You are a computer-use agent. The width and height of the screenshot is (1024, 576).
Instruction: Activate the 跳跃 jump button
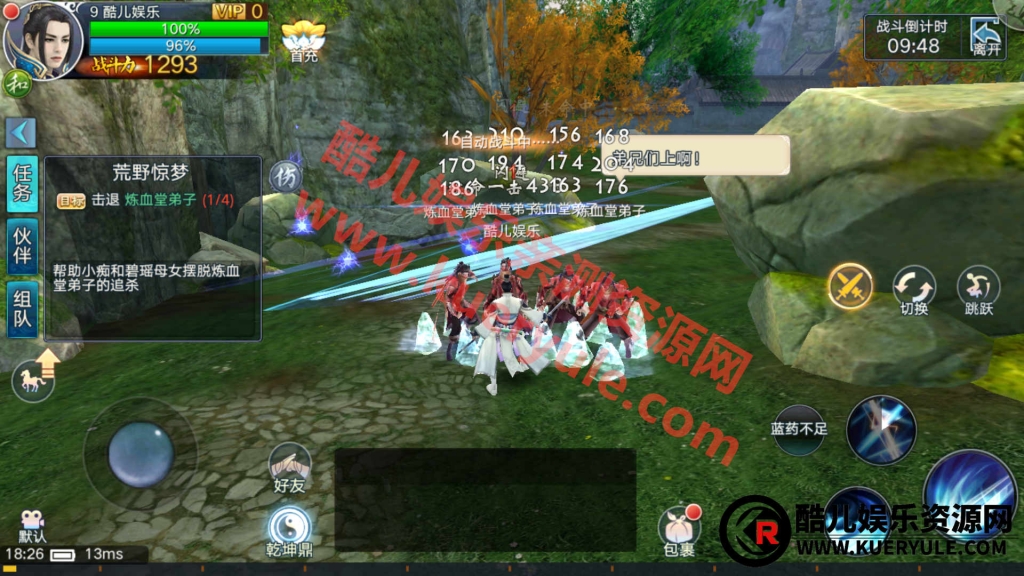[x=978, y=290]
